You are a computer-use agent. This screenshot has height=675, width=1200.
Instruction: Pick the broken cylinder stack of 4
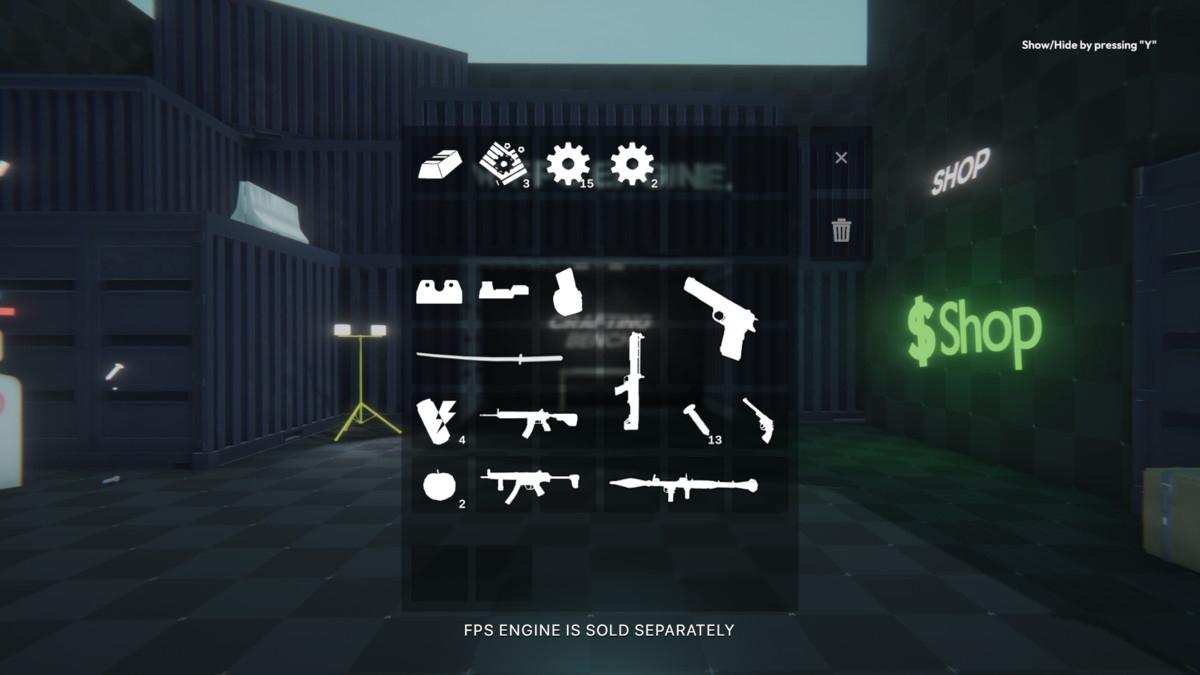click(436, 420)
